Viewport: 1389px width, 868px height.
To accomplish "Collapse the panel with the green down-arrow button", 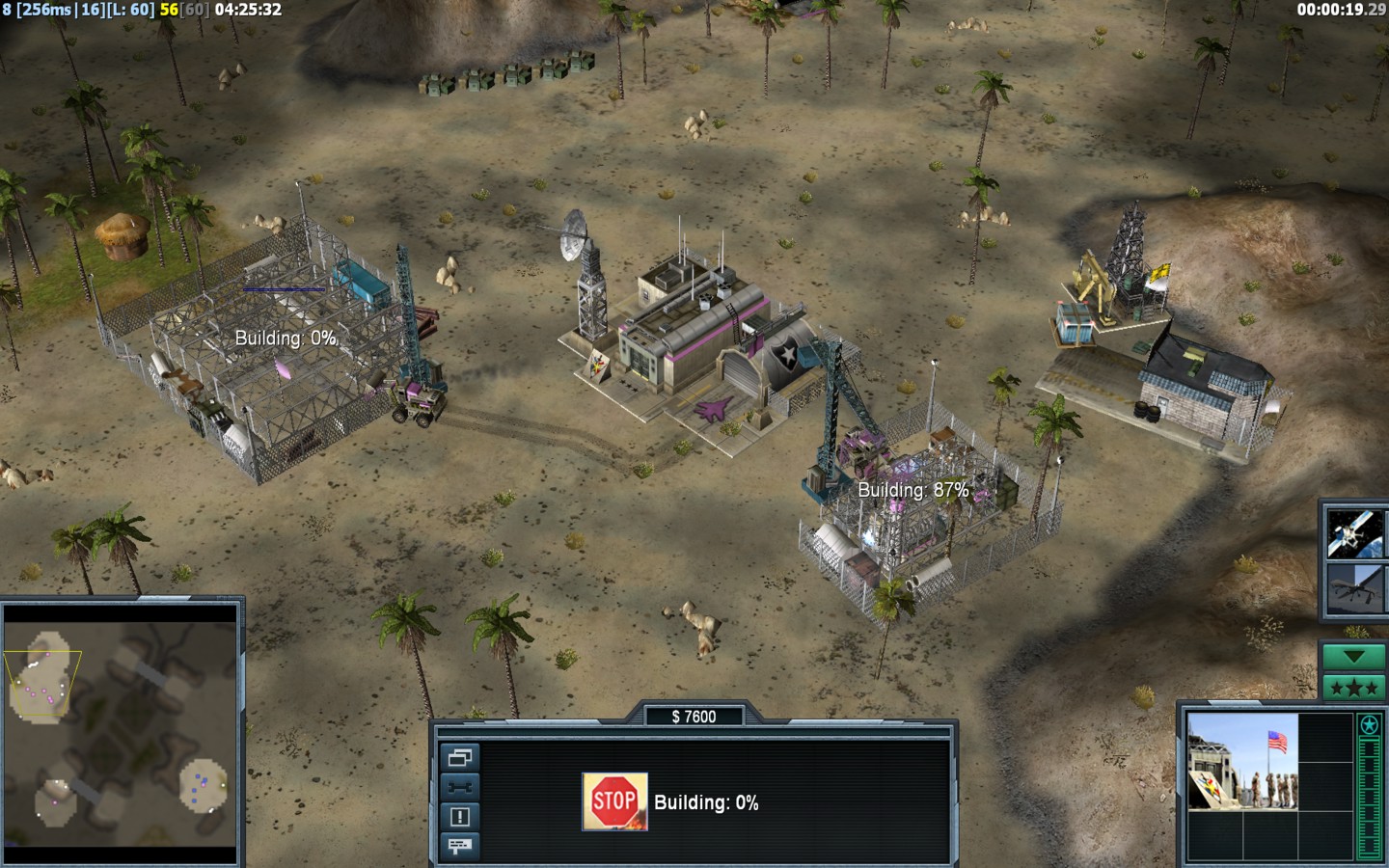I will coord(1353,657).
